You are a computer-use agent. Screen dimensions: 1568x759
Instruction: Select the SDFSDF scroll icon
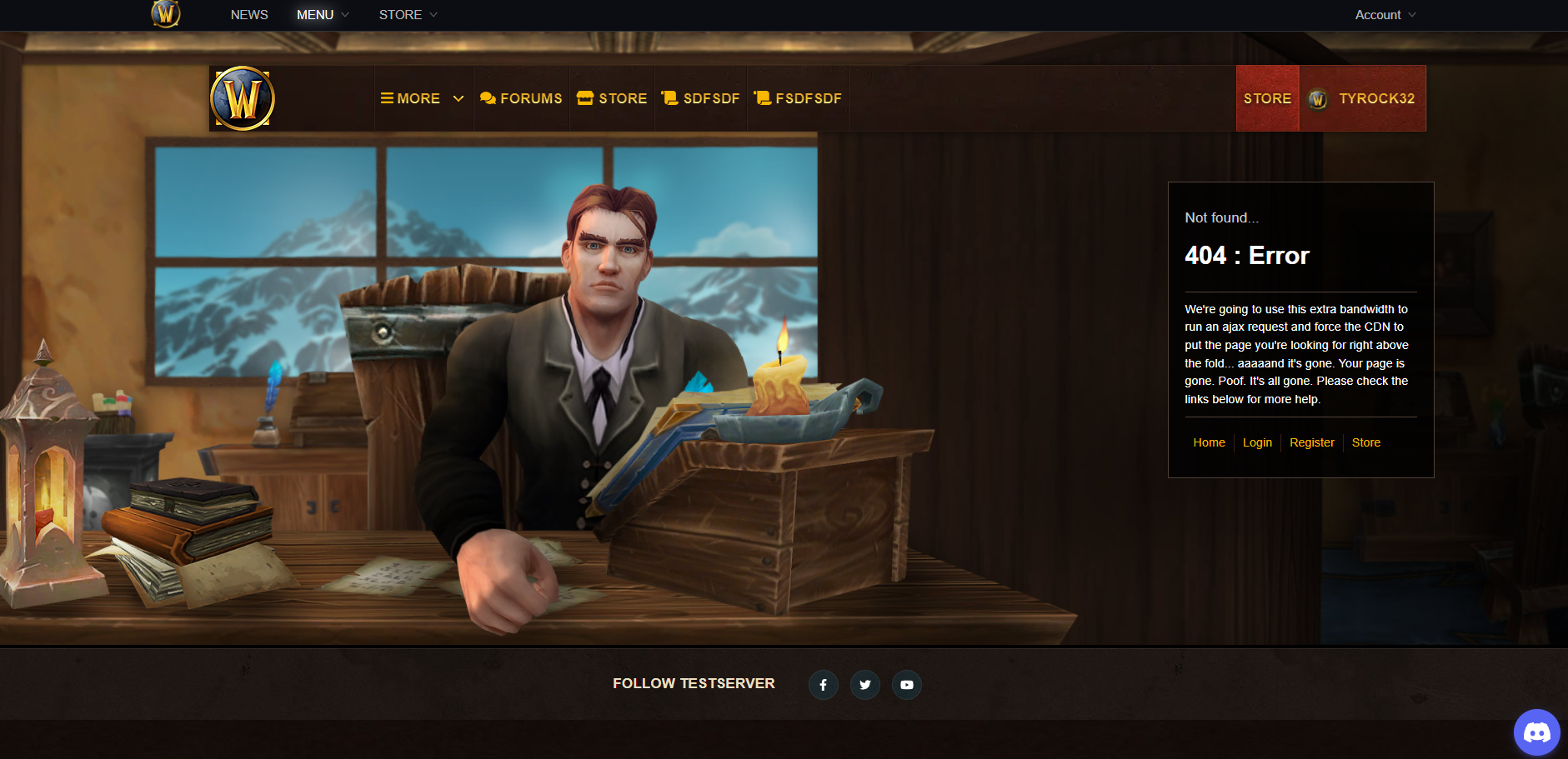(671, 97)
